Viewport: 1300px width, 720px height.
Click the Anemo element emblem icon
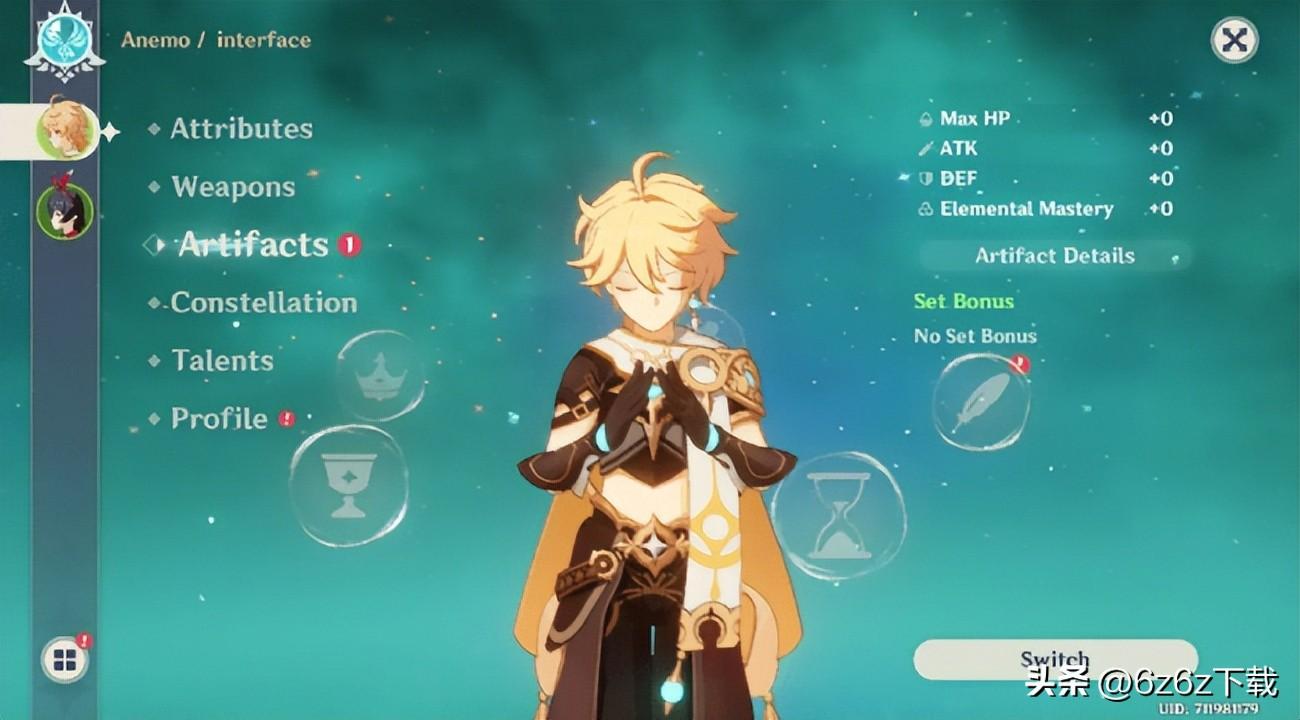pos(65,37)
